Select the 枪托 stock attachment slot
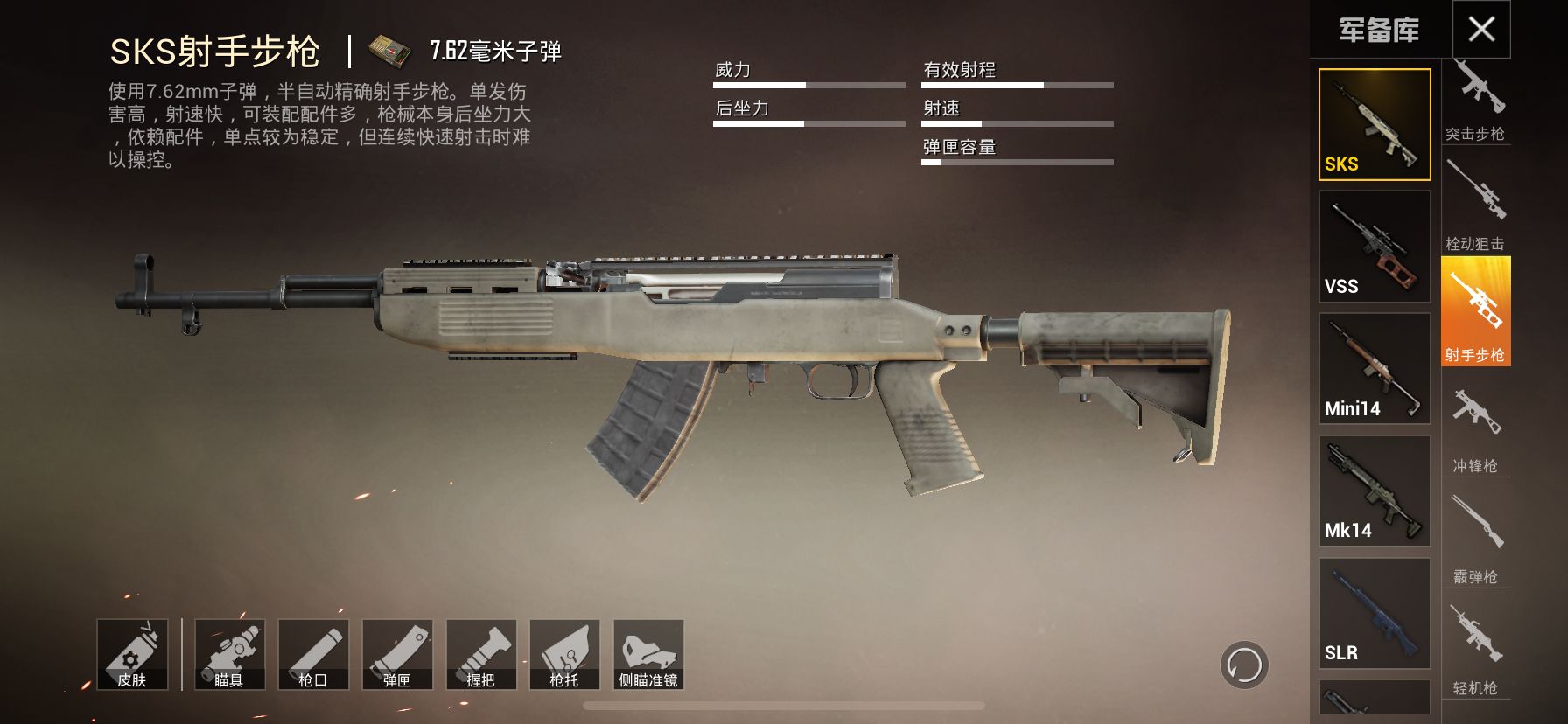This screenshot has height=724, width=1568. click(x=565, y=656)
